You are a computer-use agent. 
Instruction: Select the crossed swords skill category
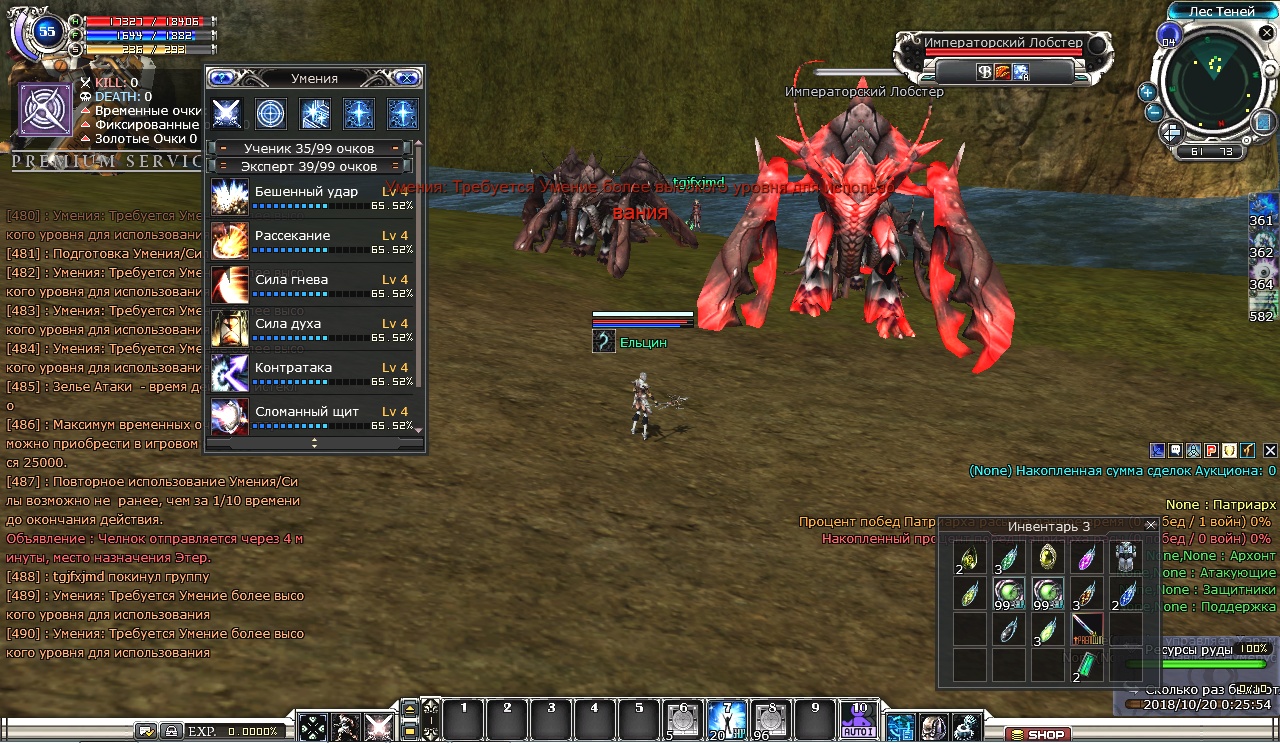coord(227,113)
